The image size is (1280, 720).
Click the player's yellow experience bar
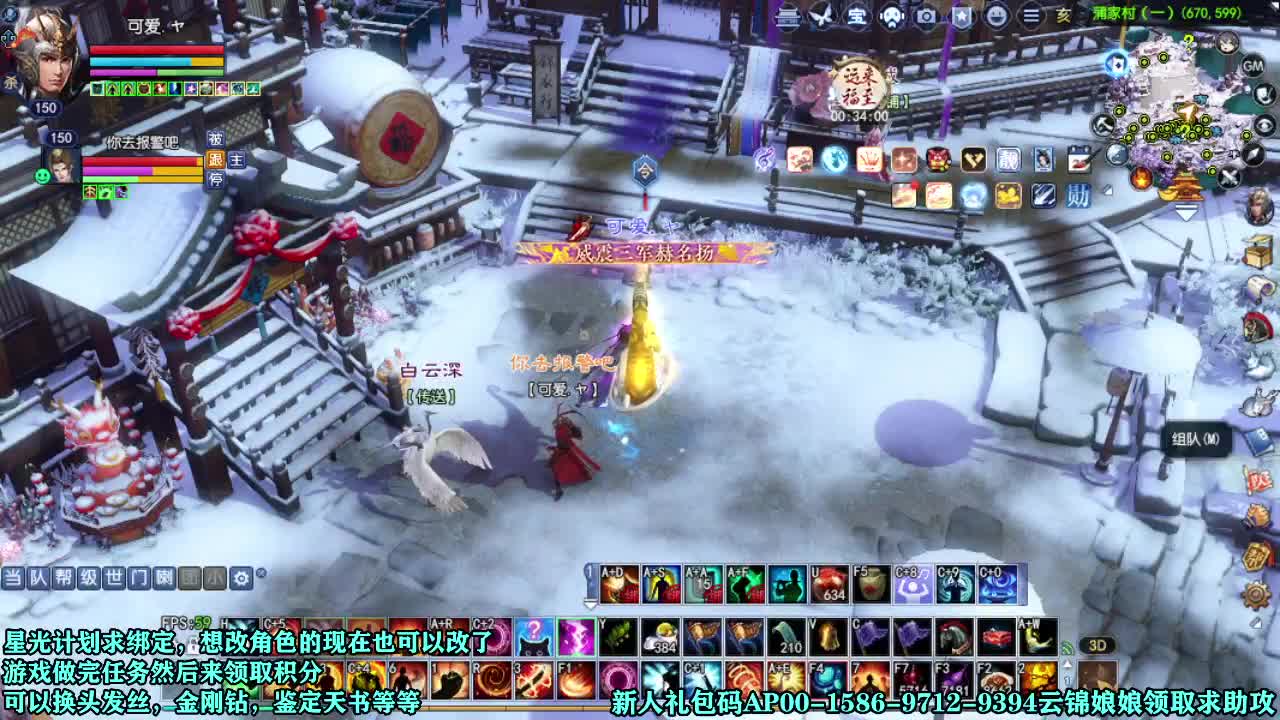tap(205, 62)
